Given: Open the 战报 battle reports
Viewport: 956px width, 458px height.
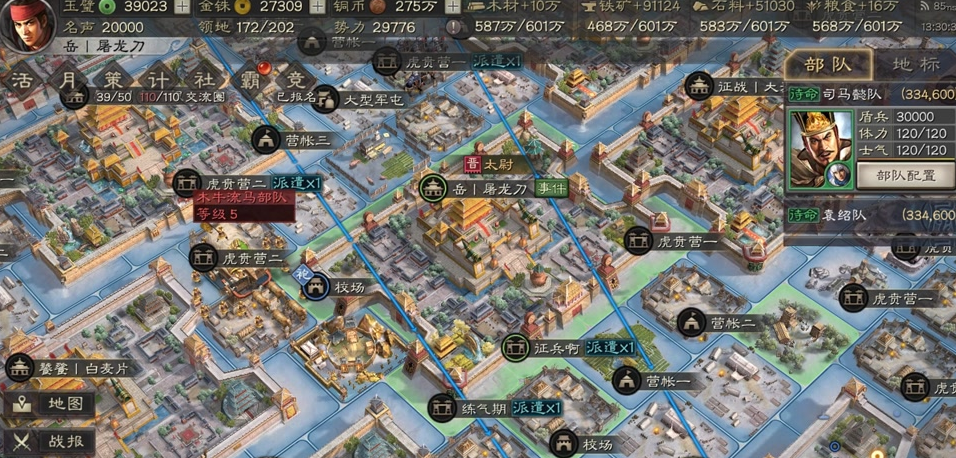Looking at the screenshot, I should coord(55,440).
